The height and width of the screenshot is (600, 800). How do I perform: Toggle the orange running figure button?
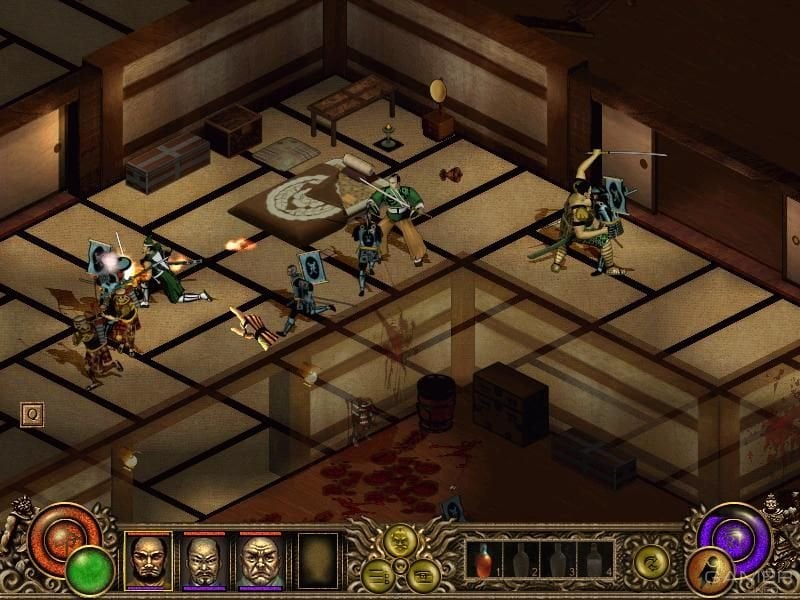(x=709, y=571)
